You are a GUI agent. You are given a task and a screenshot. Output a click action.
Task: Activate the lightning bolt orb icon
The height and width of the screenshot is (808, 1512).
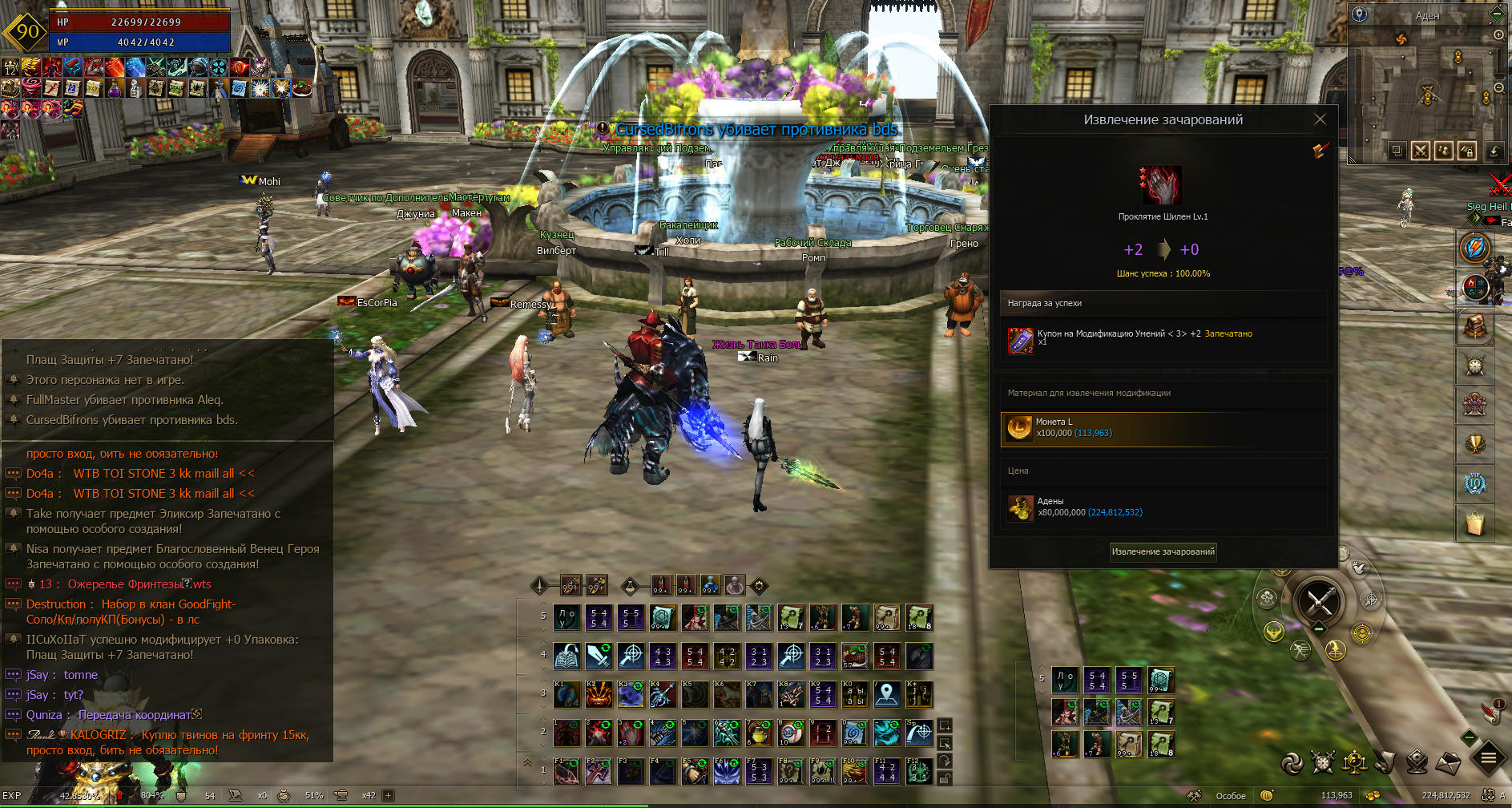click(x=1474, y=248)
